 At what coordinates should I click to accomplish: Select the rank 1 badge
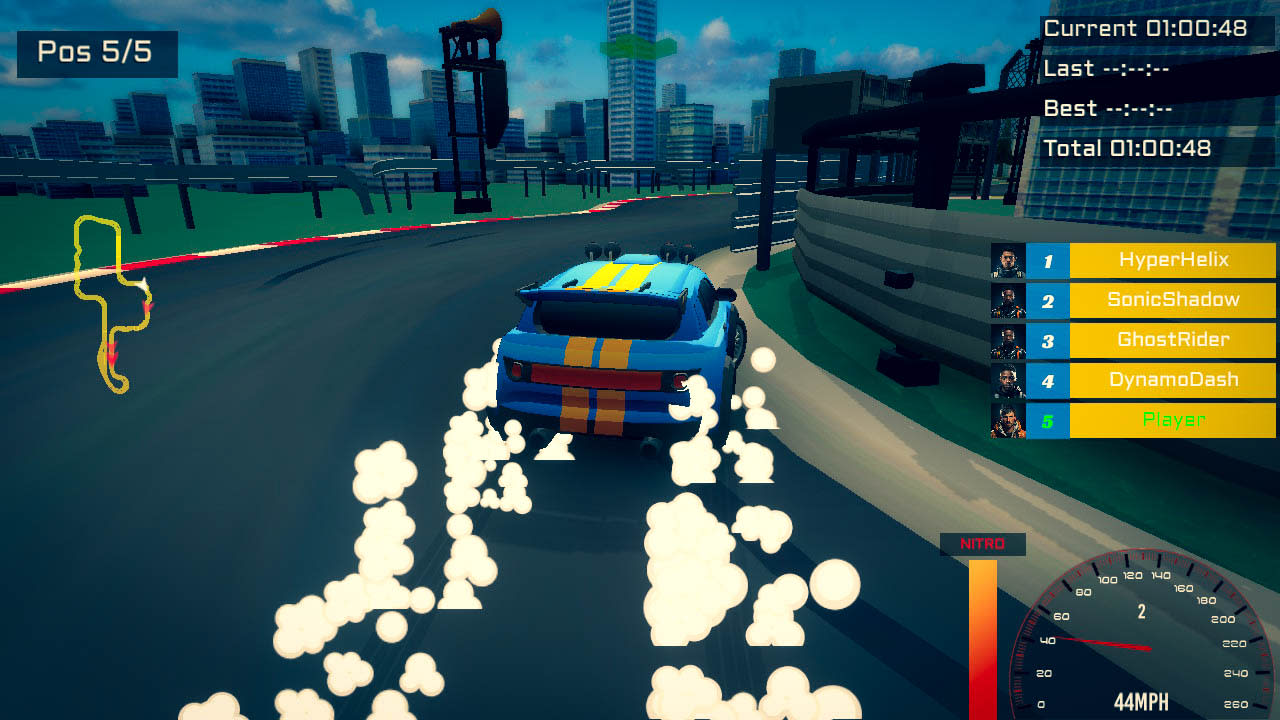pyautogui.click(x=1049, y=260)
